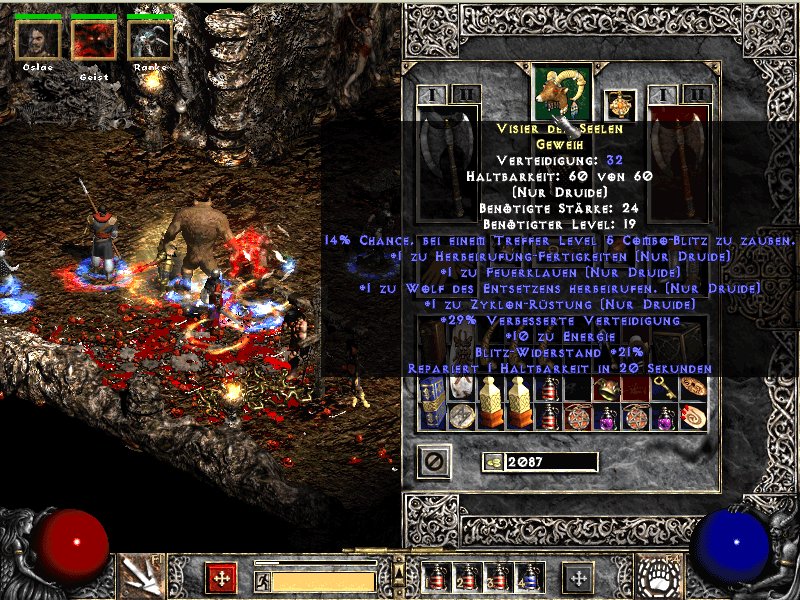Pick up the blue tome in inventory
Viewport: 800px width, 600px height.
[x=432, y=402]
